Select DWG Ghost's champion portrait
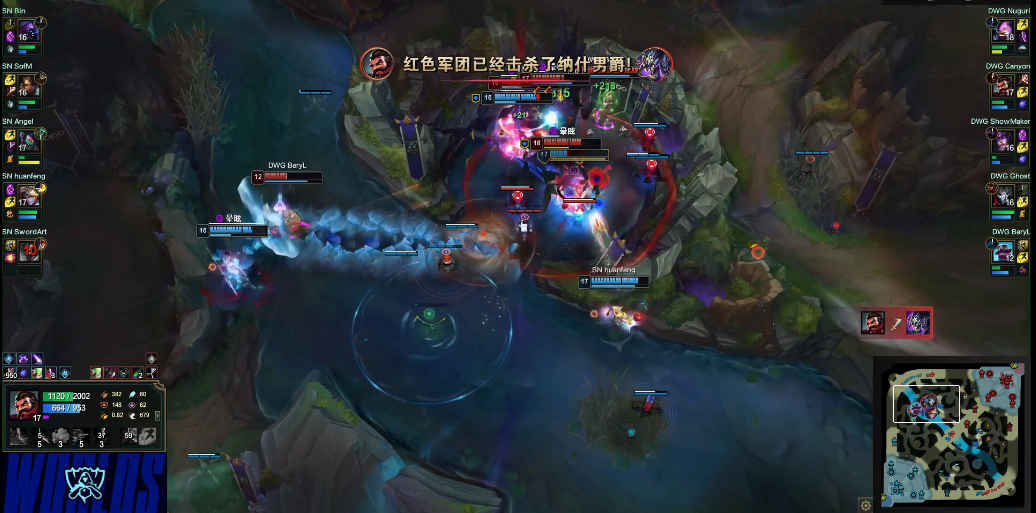 pos(1006,197)
